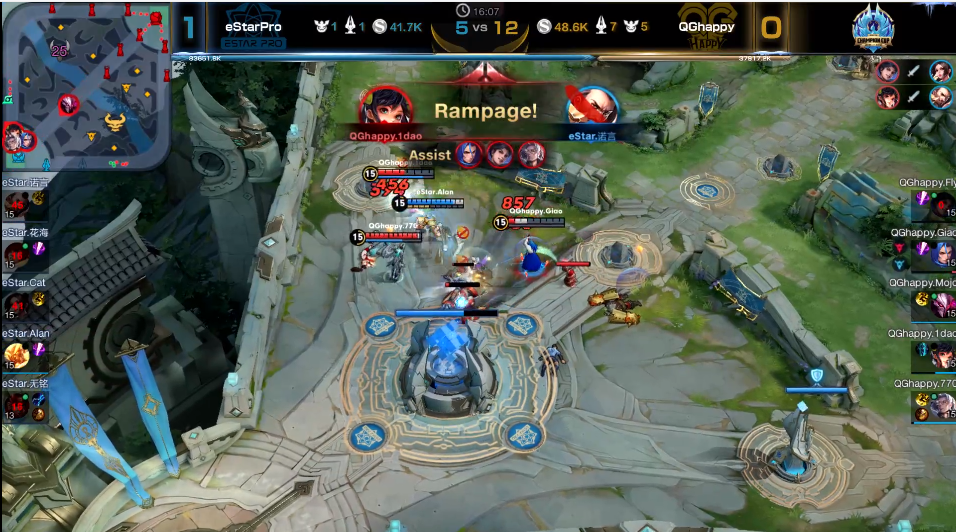Select QGhappy.Fly player portrait
This screenshot has height=532, width=956.
tap(942, 206)
